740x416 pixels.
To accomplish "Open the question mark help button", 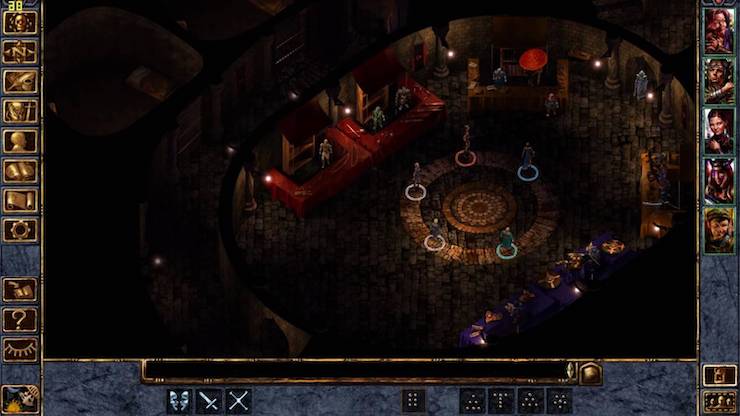I will point(20,320).
